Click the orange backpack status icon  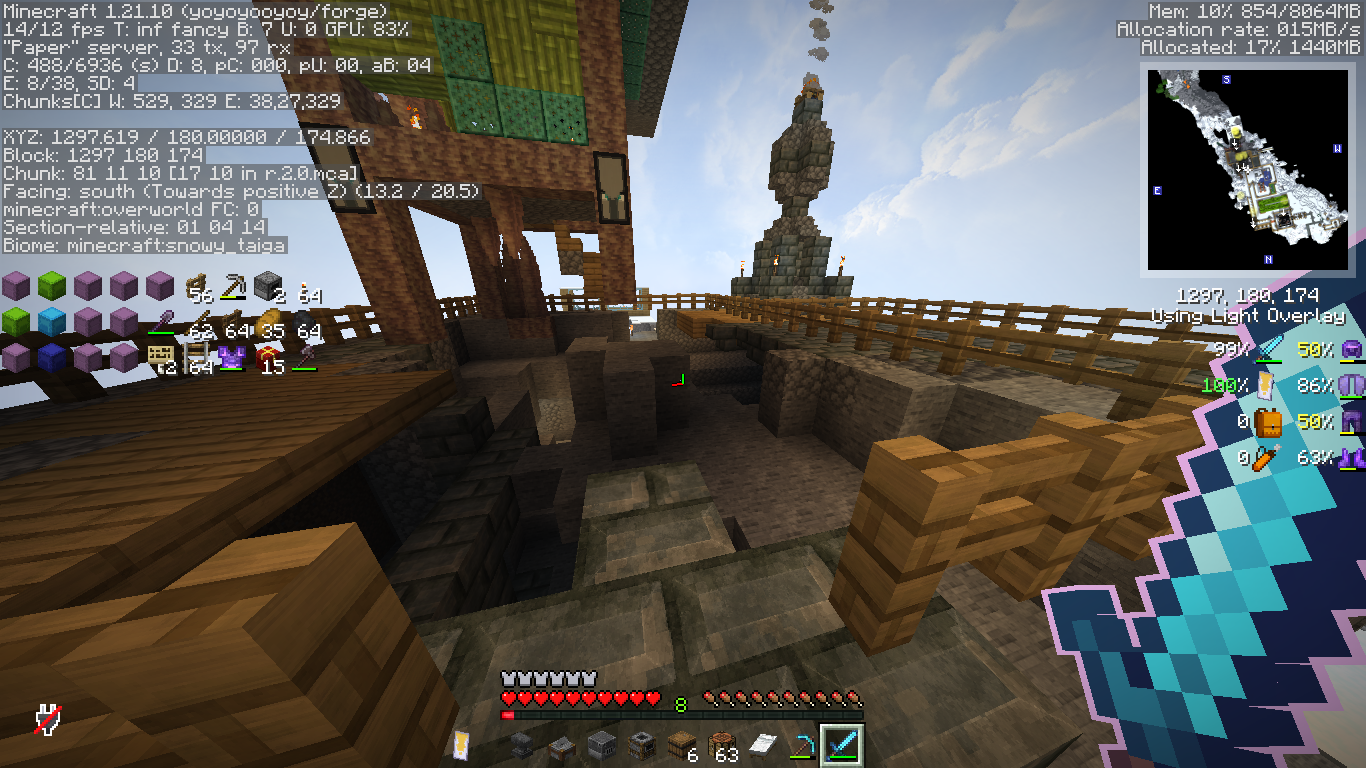point(1268,422)
